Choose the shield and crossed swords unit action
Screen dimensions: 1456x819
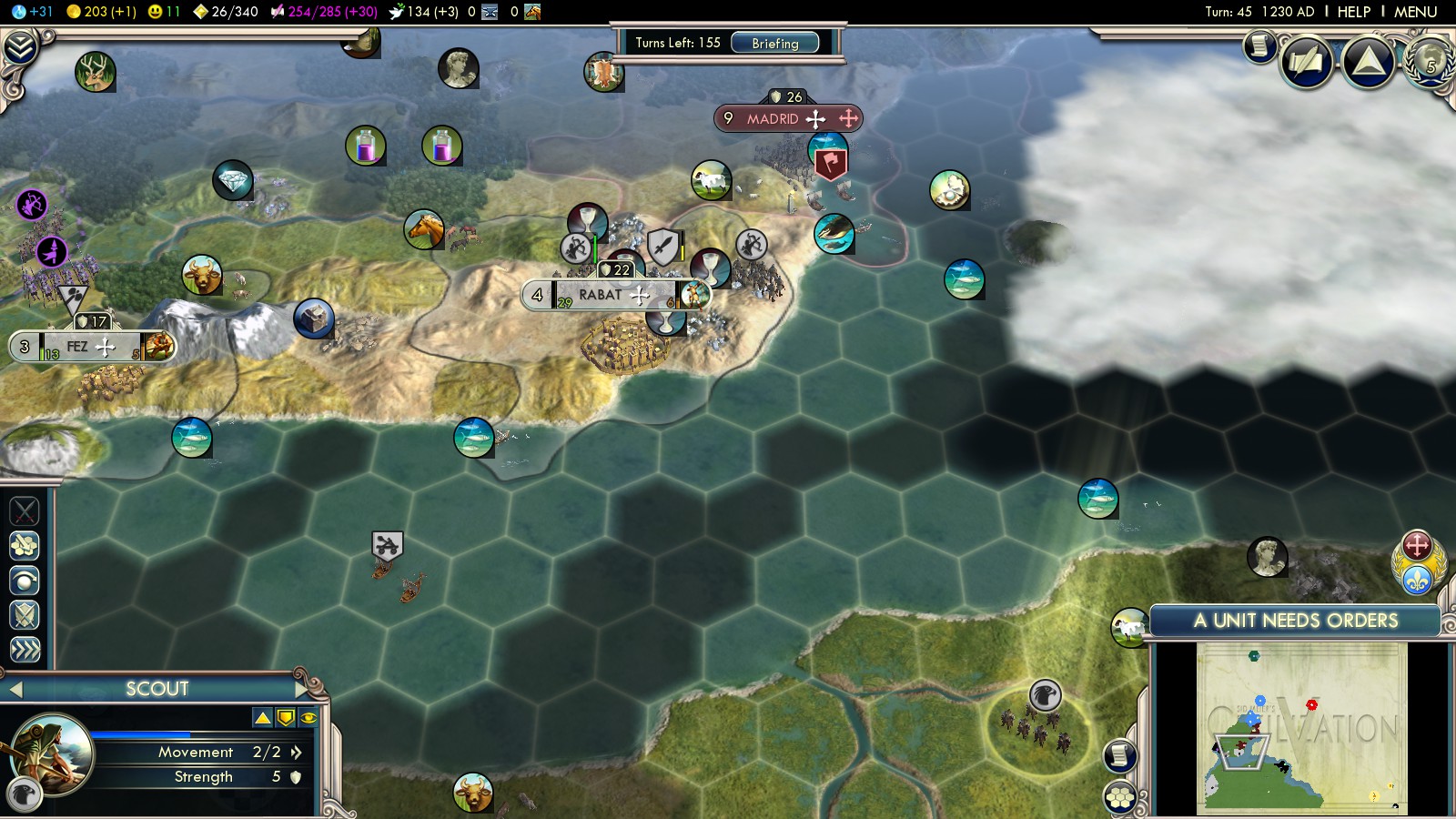pyautogui.click(x=25, y=615)
